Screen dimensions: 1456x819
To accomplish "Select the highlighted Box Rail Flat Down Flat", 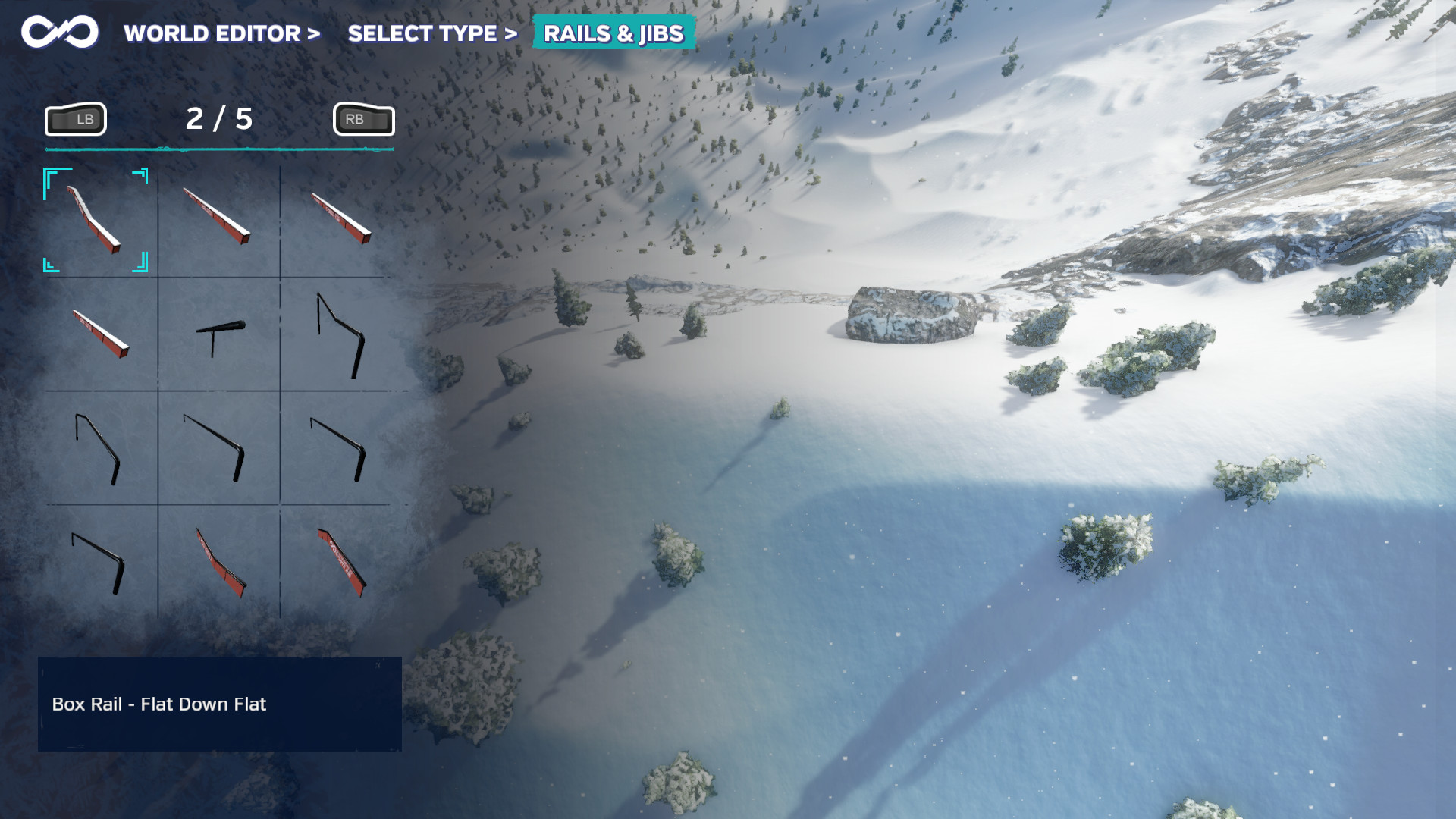I will [96, 219].
